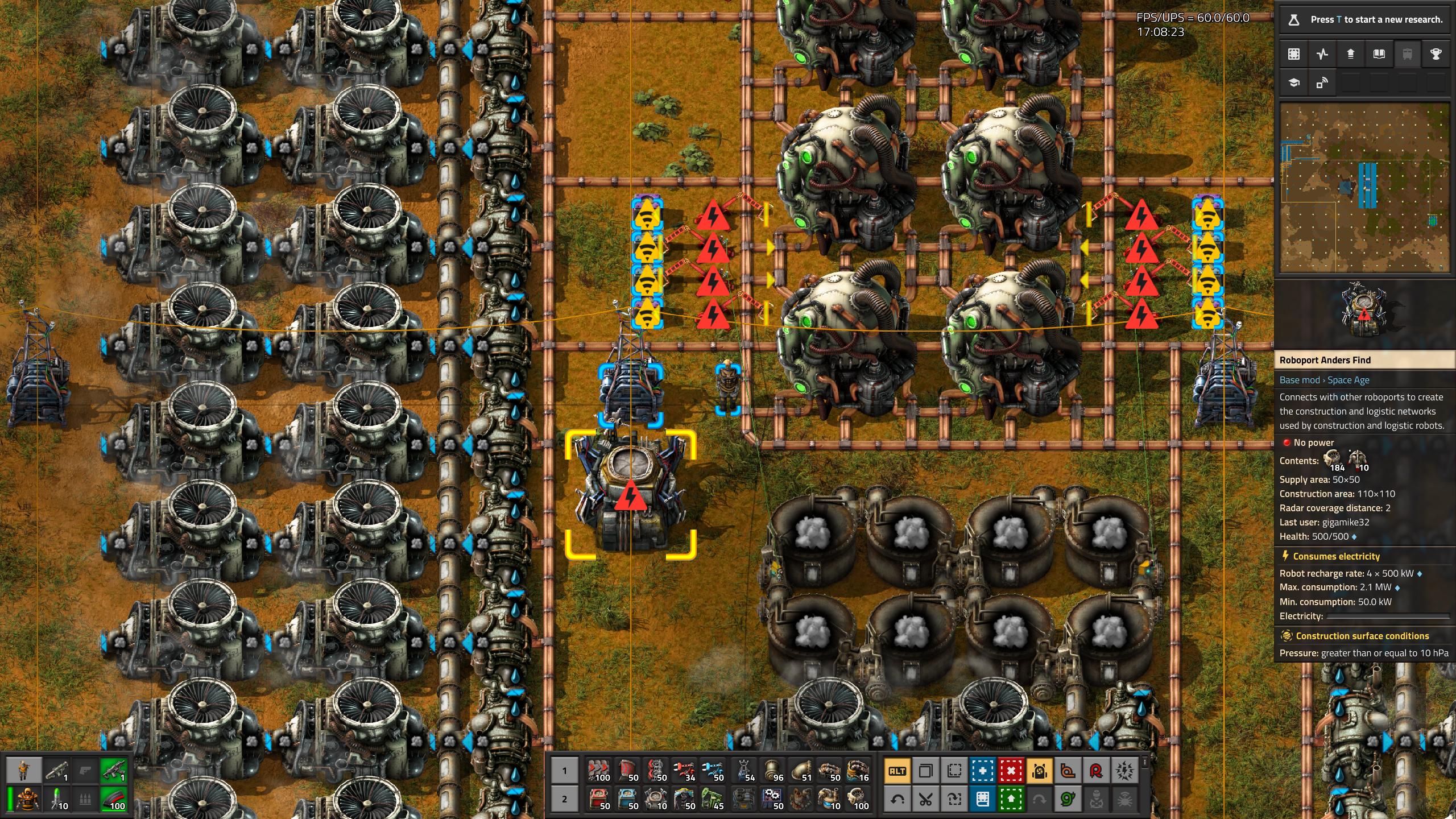Toggle the ALT mode button
This screenshot has height=819, width=1456.
[897, 771]
